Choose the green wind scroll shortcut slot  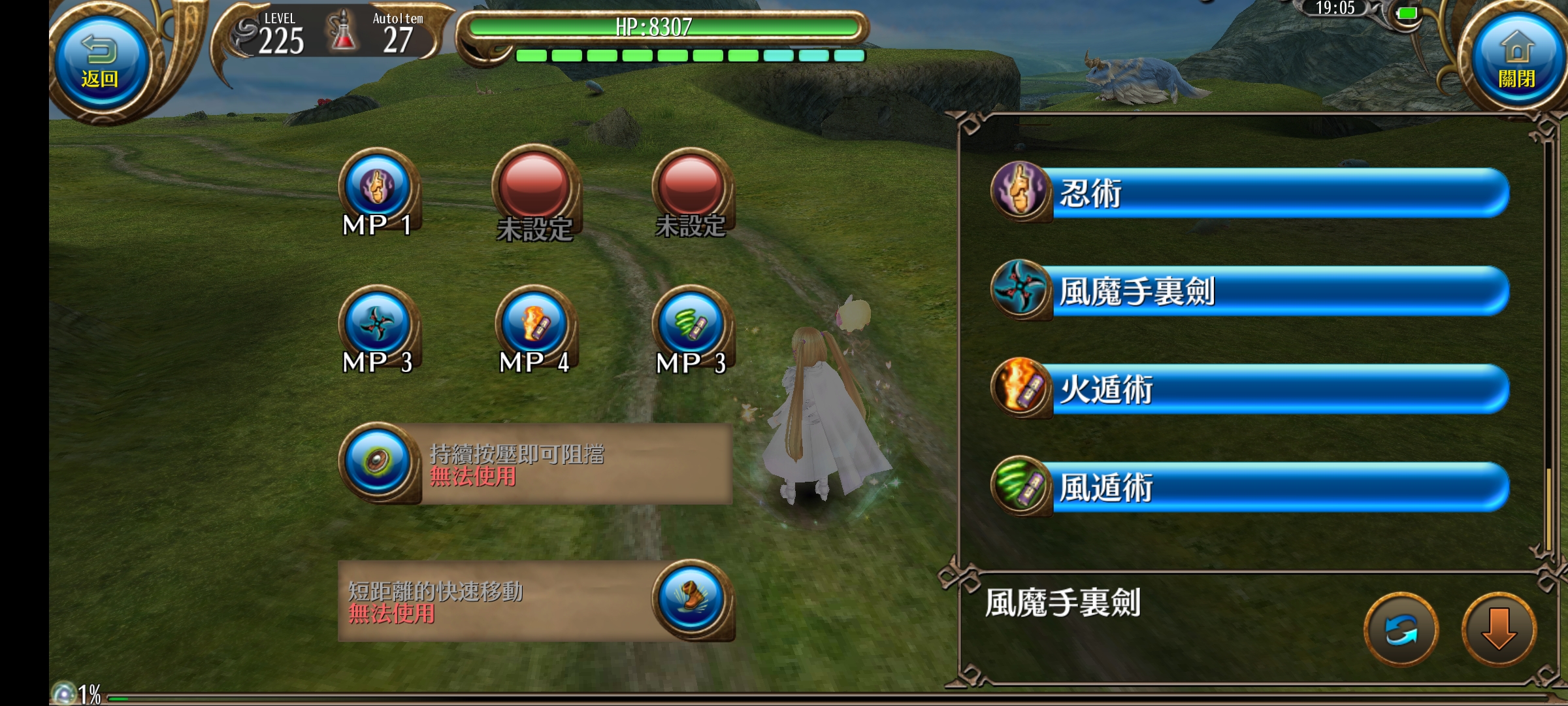tap(691, 325)
